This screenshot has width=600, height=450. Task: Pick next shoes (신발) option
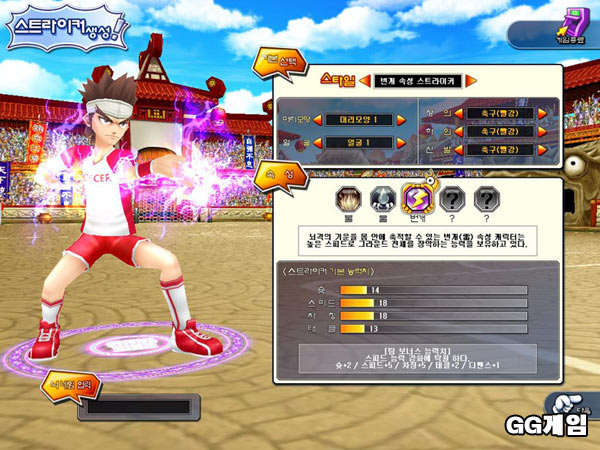coord(541,149)
